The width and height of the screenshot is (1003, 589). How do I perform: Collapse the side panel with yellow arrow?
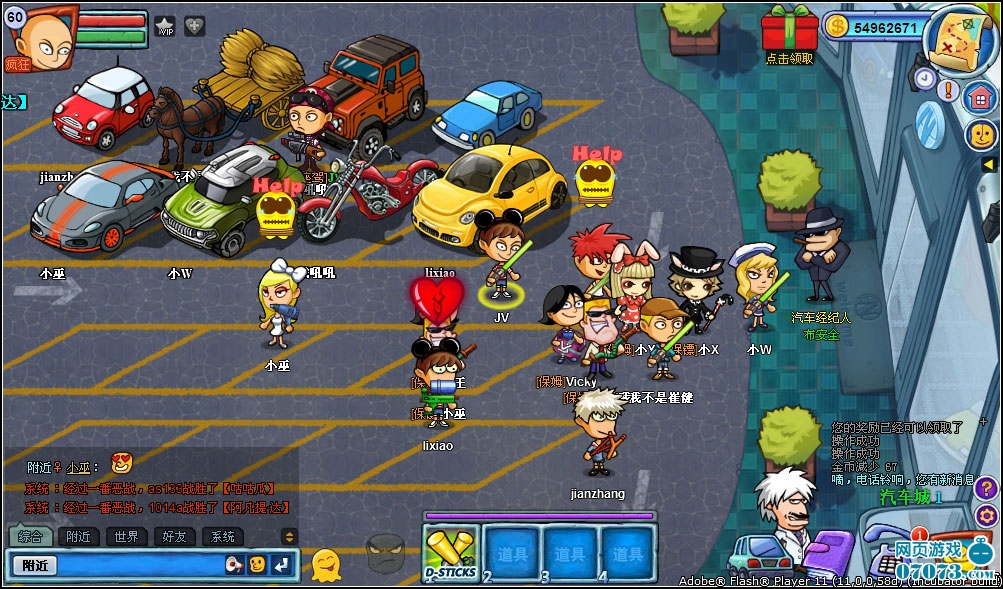tap(988, 164)
